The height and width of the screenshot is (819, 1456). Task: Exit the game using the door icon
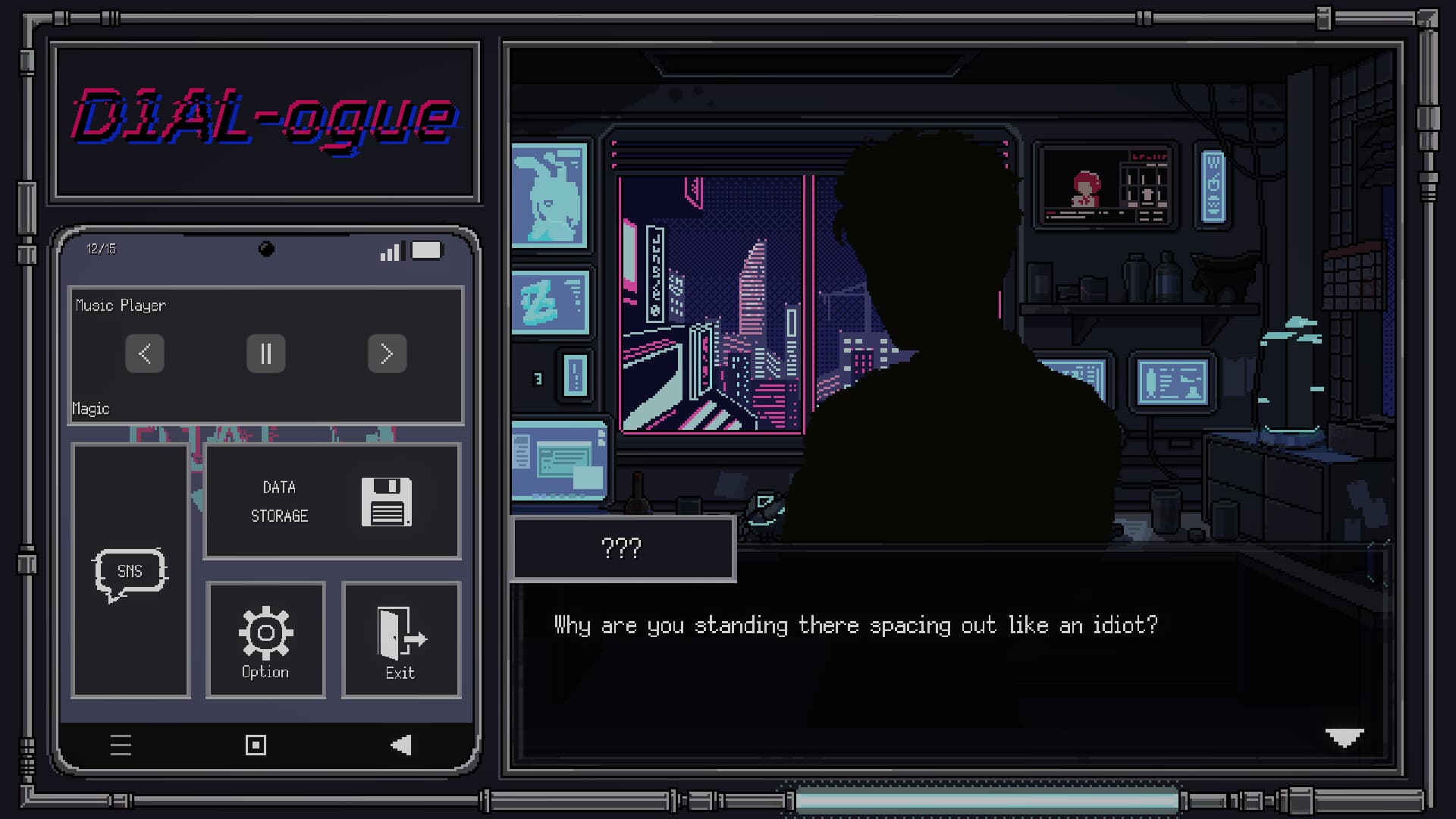pyautogui.click(x=399, y=635)
